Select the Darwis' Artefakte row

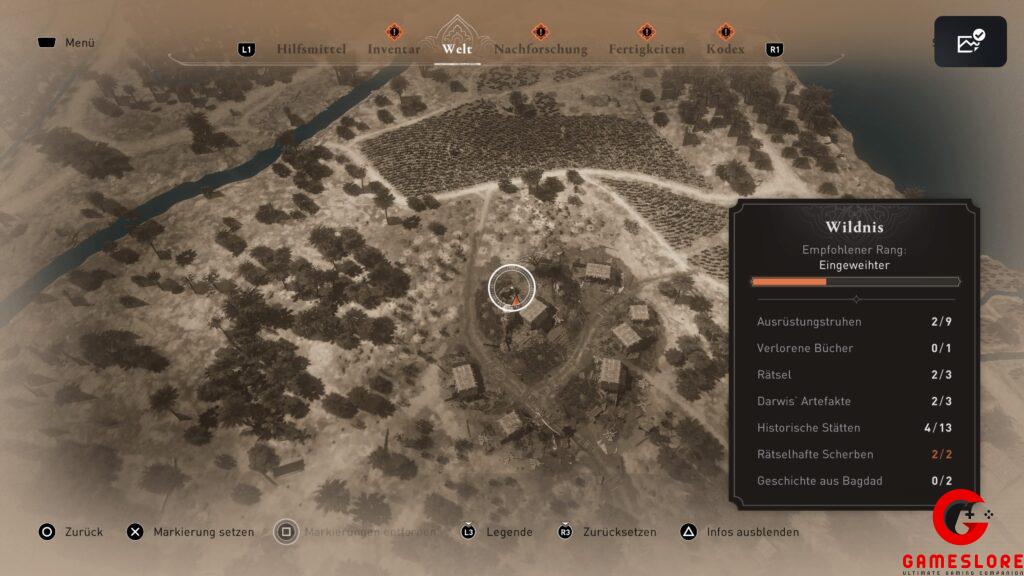[855, 401]
